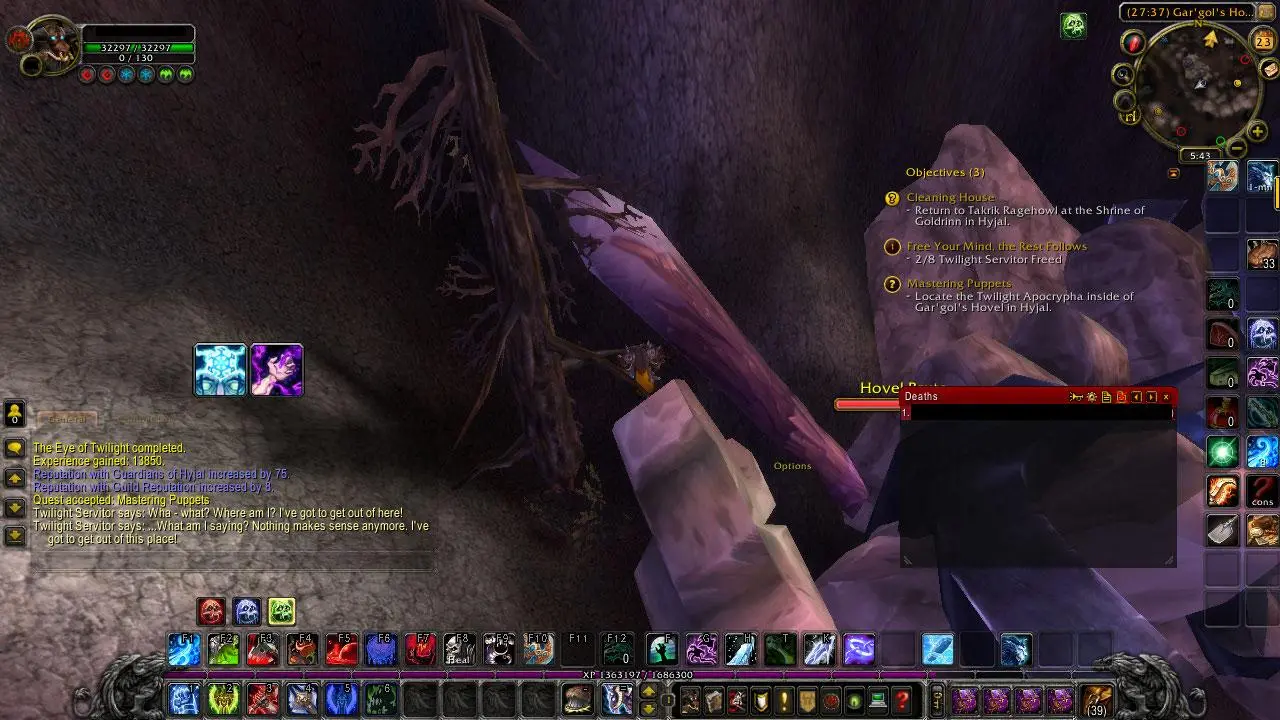Open the backpack showing 39 free slots
Image resolution: width=1280 pixels, height=720 pixels.
pyautogui.click(x=1097, y=700)
